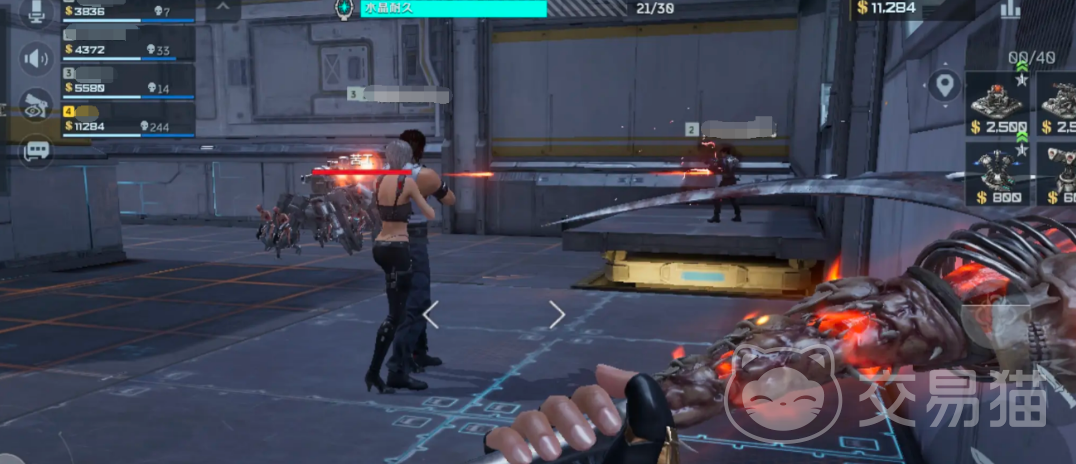Tap the location pin marker button
This screenshot has height=464, width=1076.
(944, 86)
